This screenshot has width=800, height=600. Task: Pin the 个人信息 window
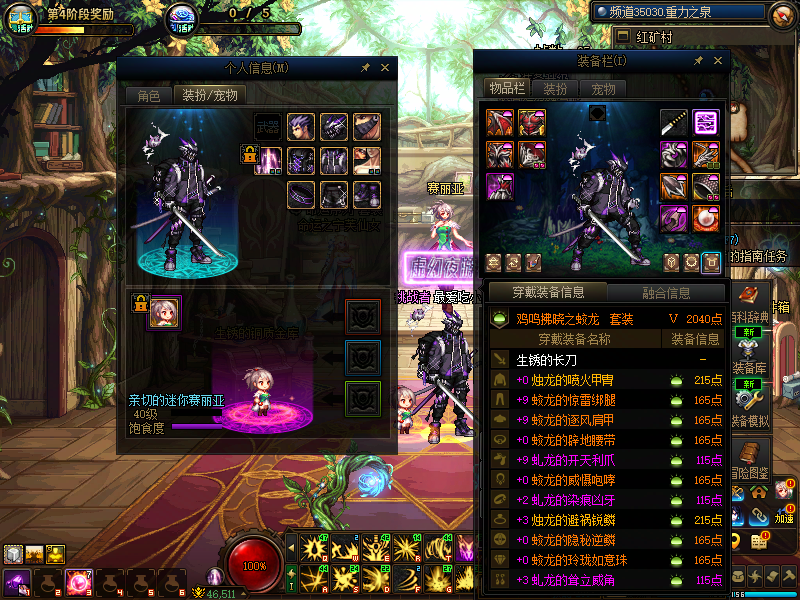tap(365, 68)
